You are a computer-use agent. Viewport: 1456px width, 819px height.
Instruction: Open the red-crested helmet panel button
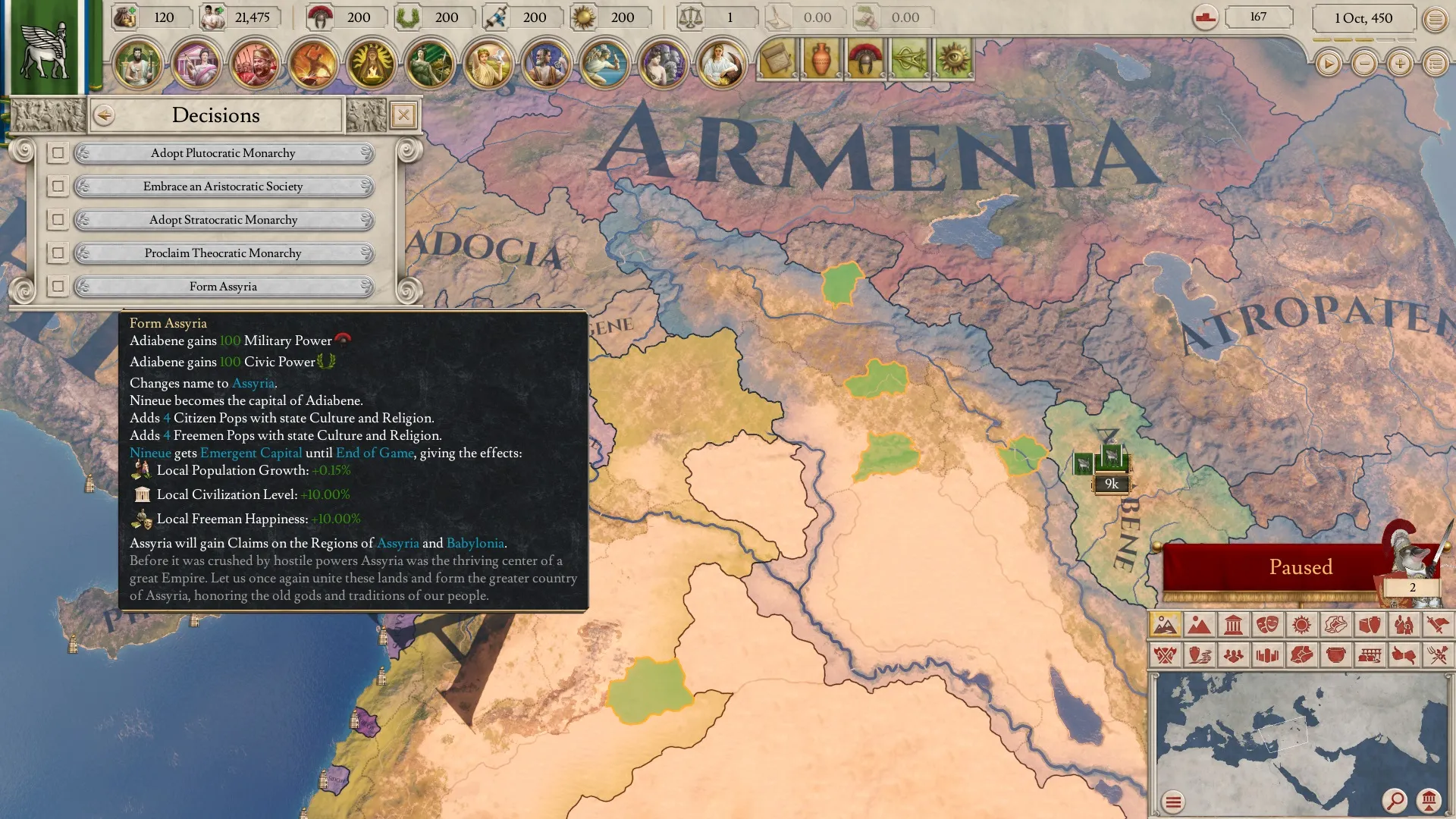point(864,60)
